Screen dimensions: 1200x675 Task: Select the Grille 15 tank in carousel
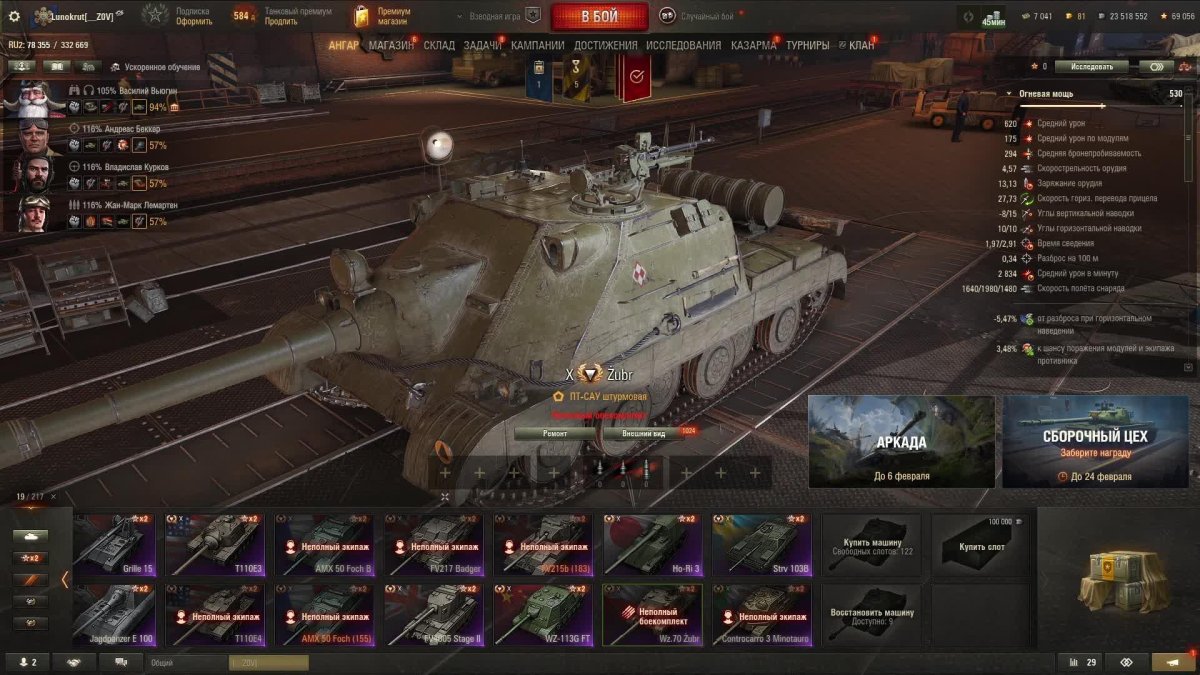114,545
